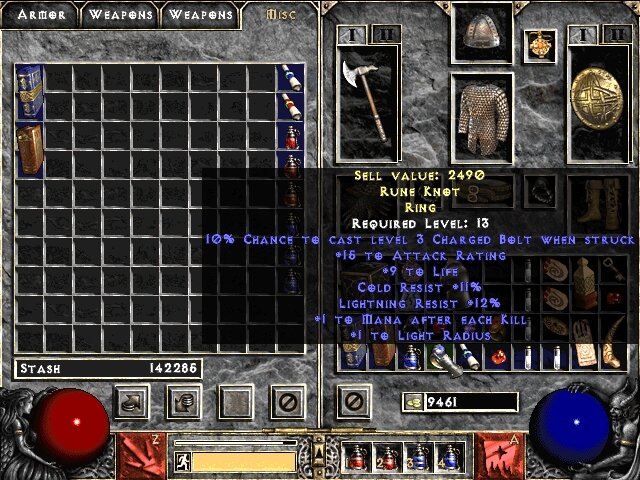
Task: Select the brown Tome of Identify
Action: (29, 150)
